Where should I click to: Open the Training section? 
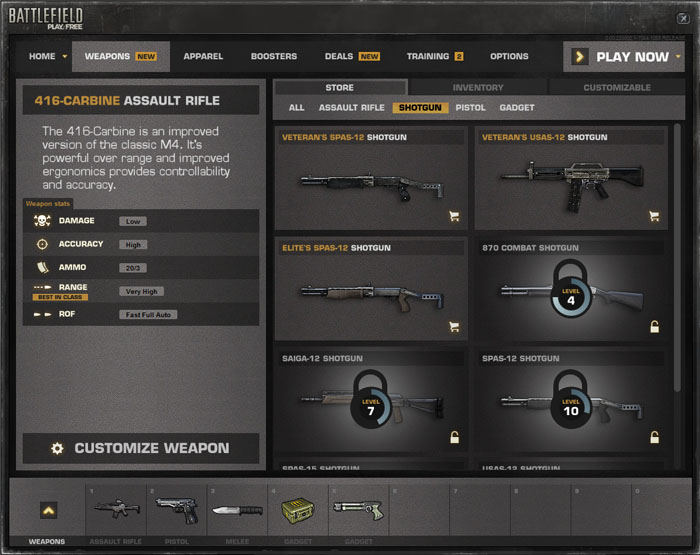coord(434,57)
